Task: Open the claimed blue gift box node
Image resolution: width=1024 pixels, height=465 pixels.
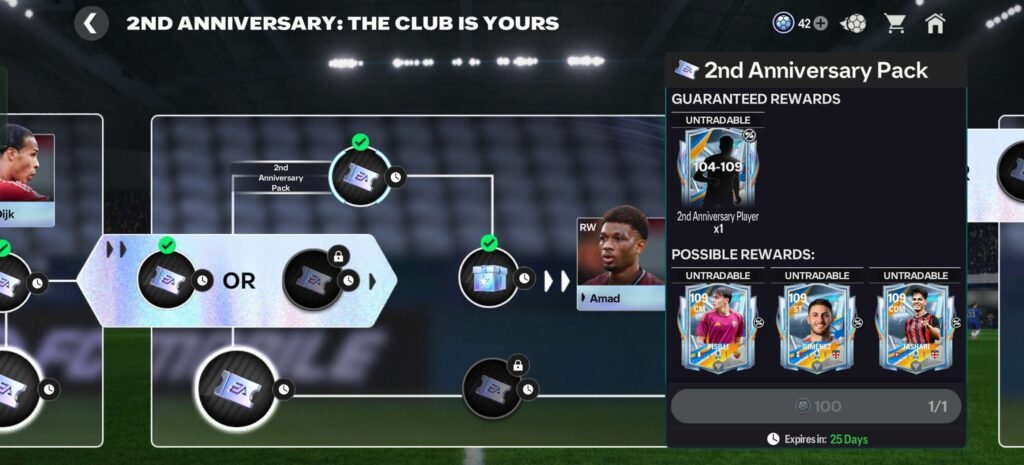Action: tap(488, 277)
